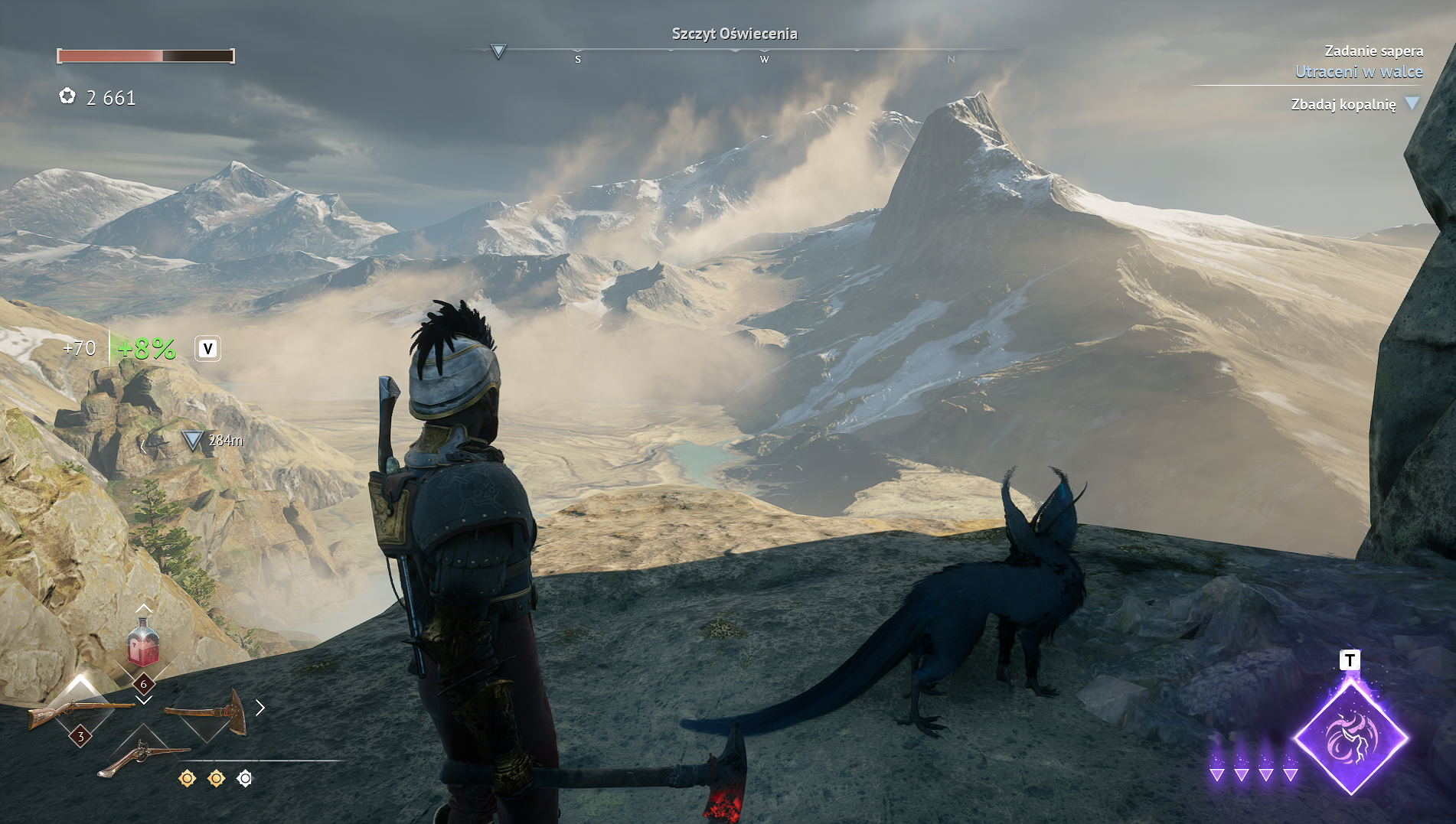Screen dimensions: 1456x824
Task: Click the 'Szczyt Oświecenia' location name
Action: [734, 34]
